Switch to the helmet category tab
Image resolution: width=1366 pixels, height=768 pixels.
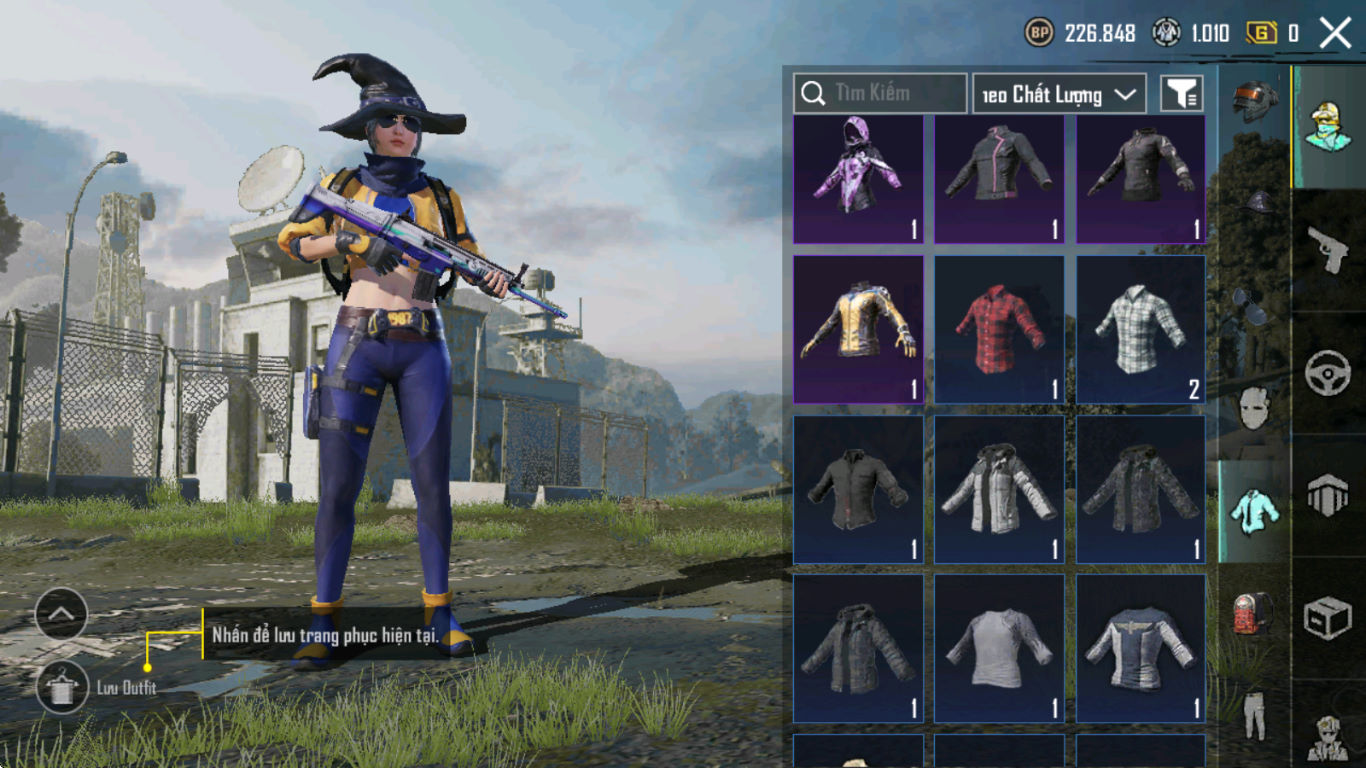pos(1255,101)
